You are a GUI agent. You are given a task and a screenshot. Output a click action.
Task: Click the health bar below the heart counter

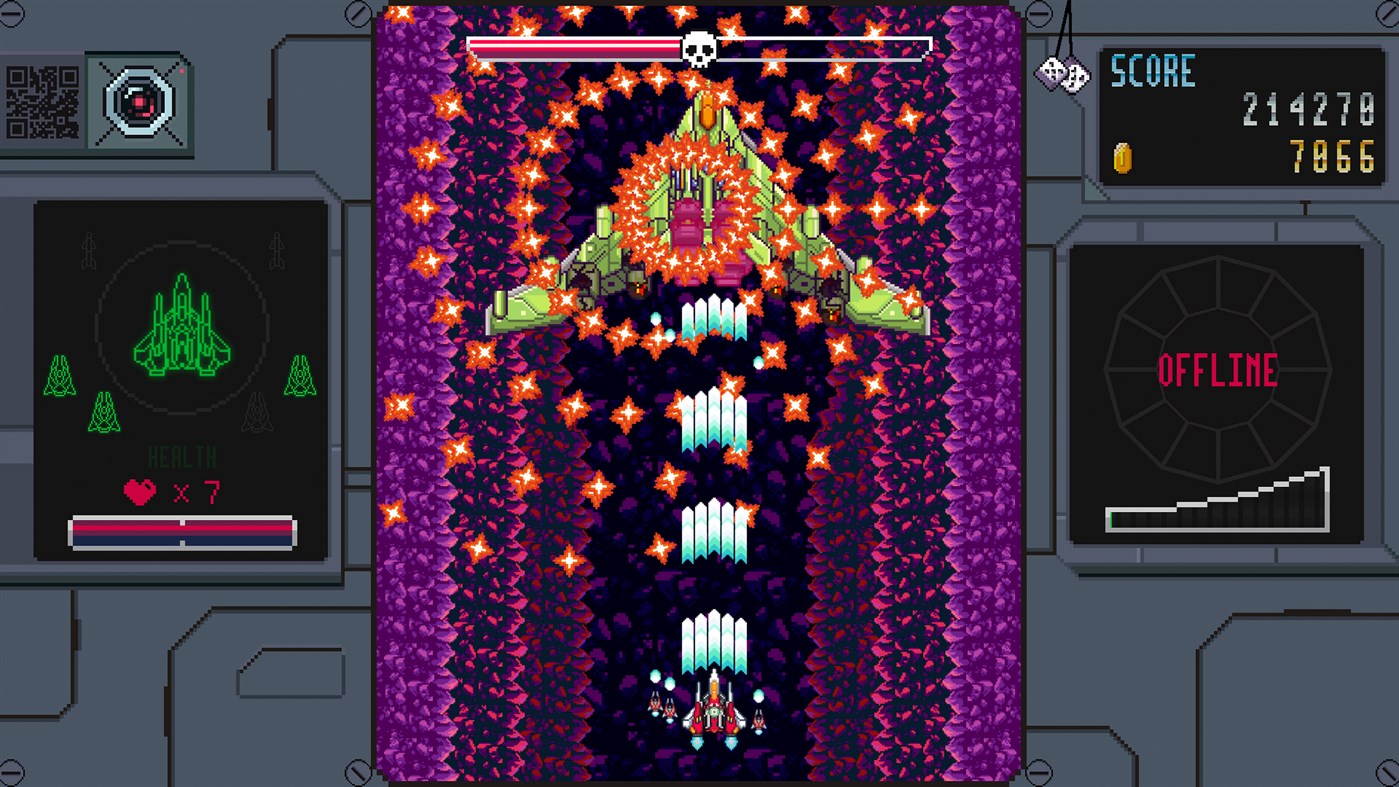click(x=182, y=530)
